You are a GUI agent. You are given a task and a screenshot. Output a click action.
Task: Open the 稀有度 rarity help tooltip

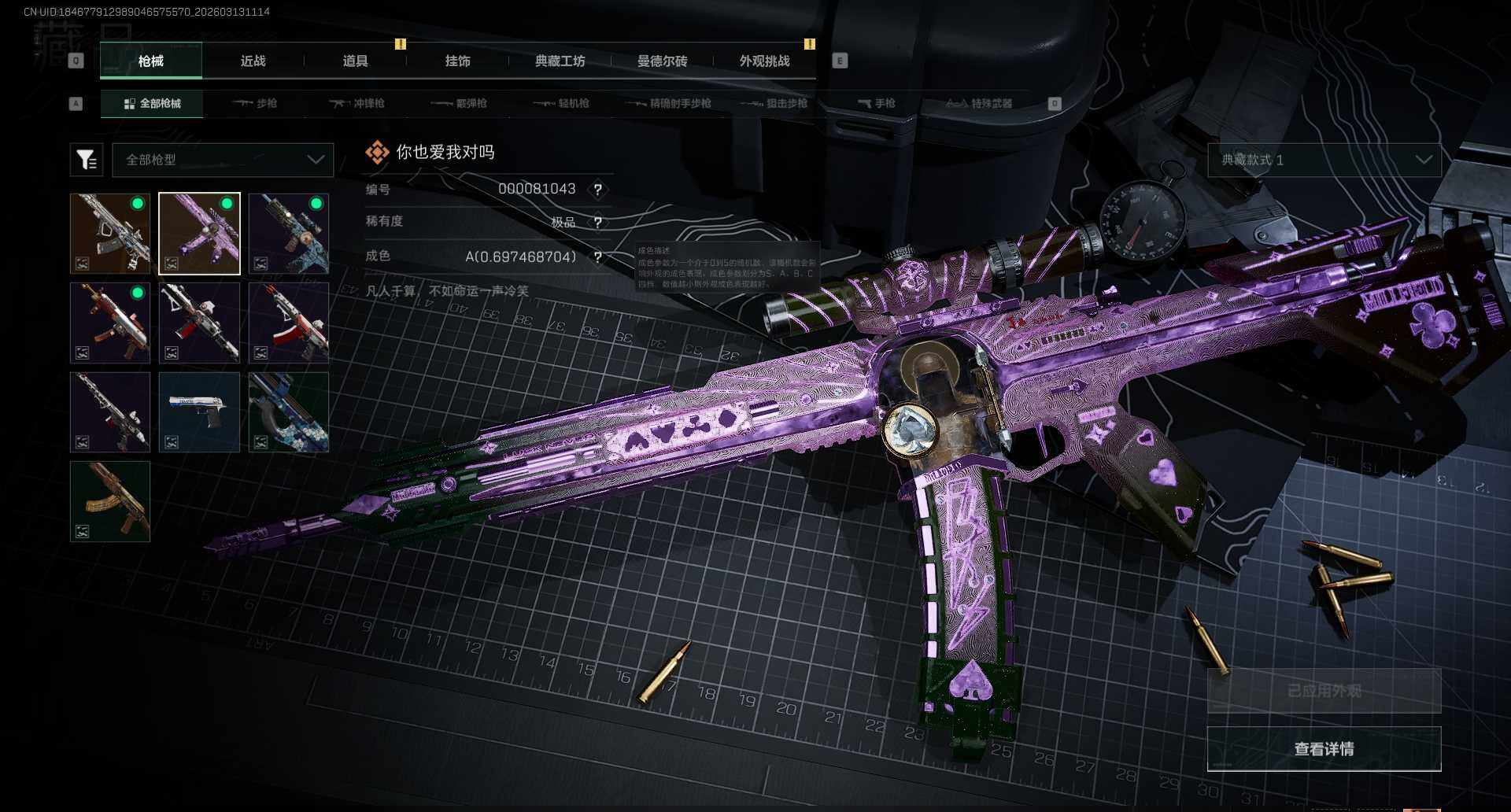598,223
